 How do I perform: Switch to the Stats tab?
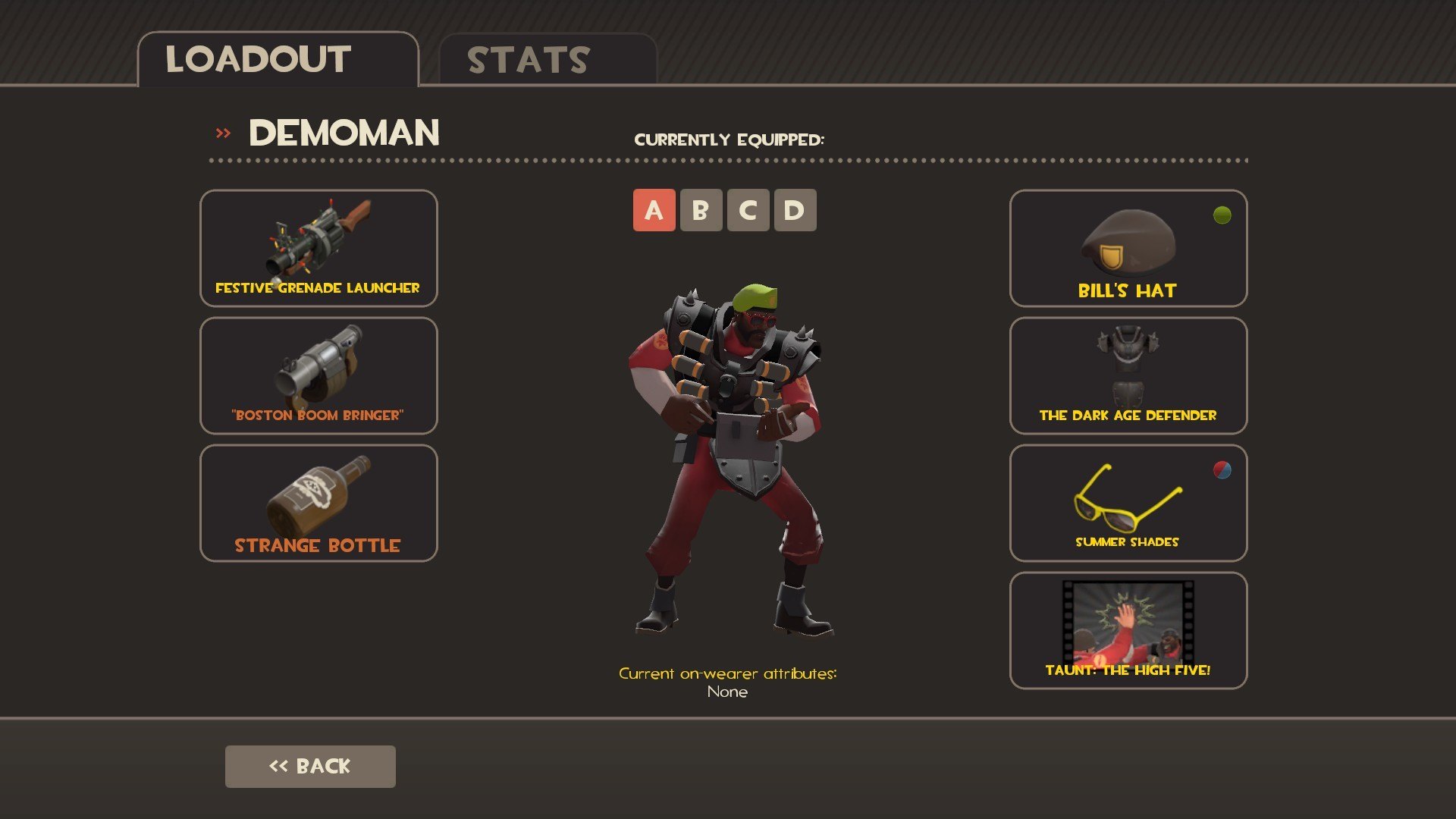[x=548, y=60]
